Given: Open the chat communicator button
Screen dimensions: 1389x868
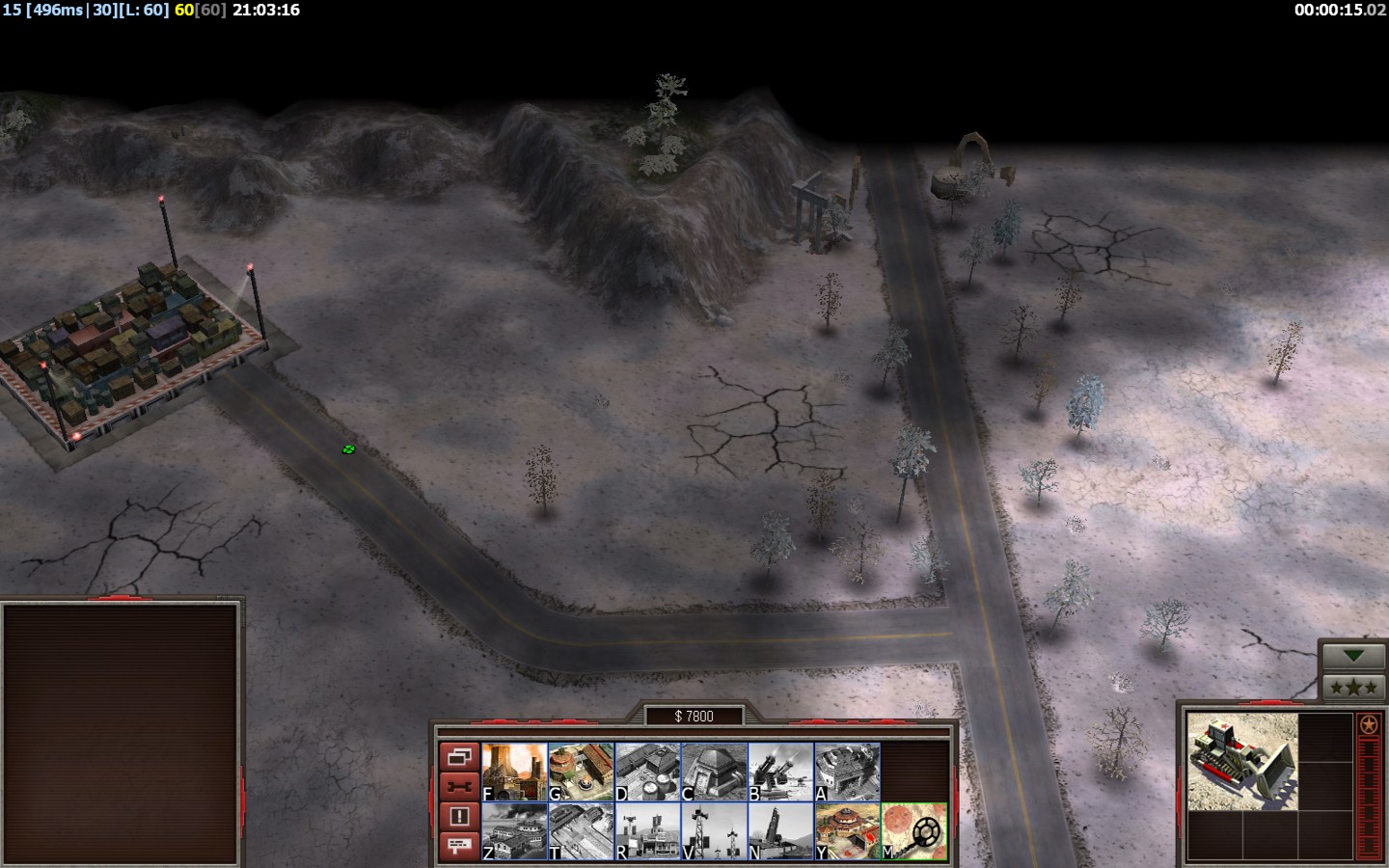Looking at the screenshot, I should coord(459,846).
